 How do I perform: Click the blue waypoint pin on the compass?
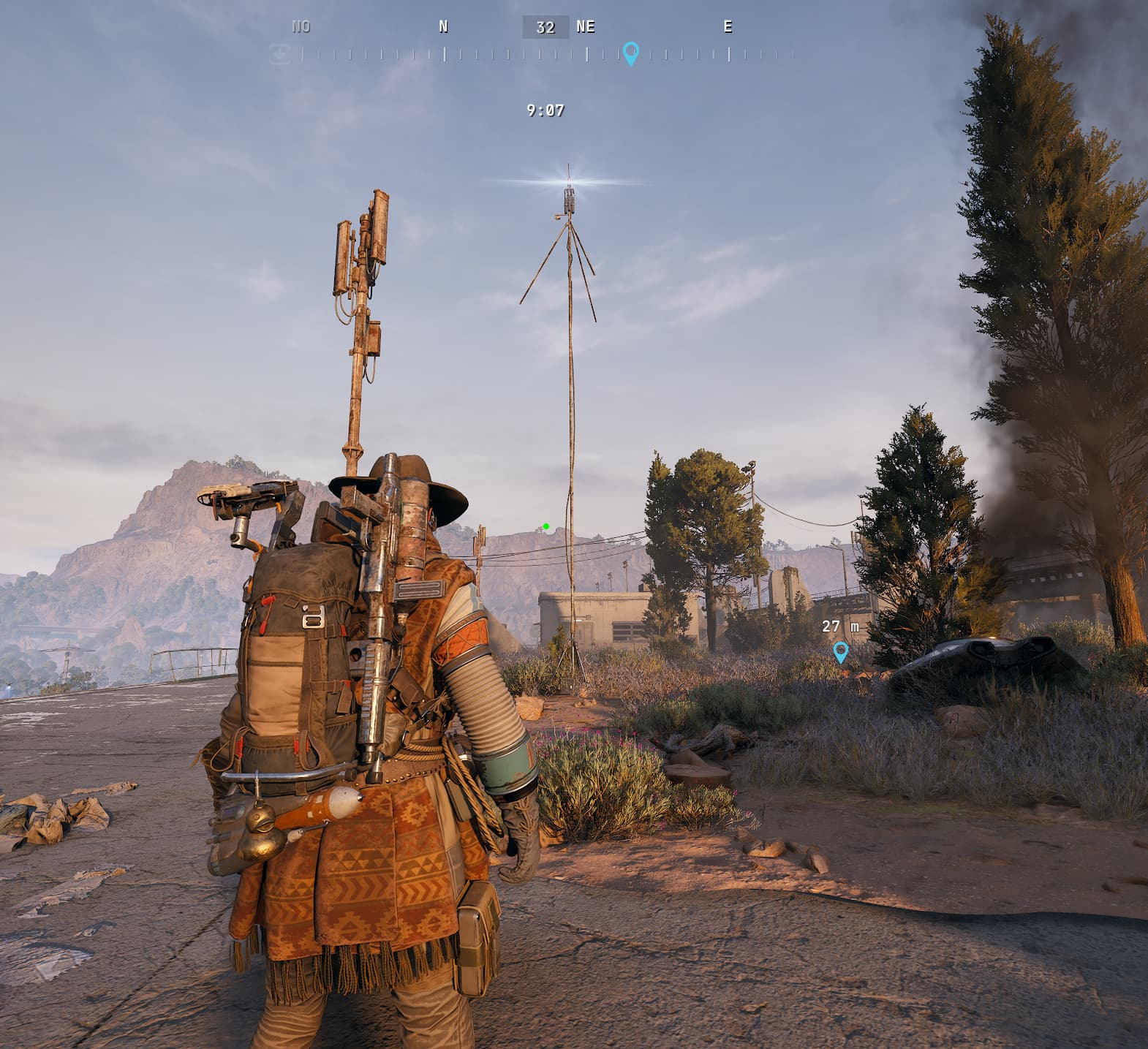(x=630, y=53)
